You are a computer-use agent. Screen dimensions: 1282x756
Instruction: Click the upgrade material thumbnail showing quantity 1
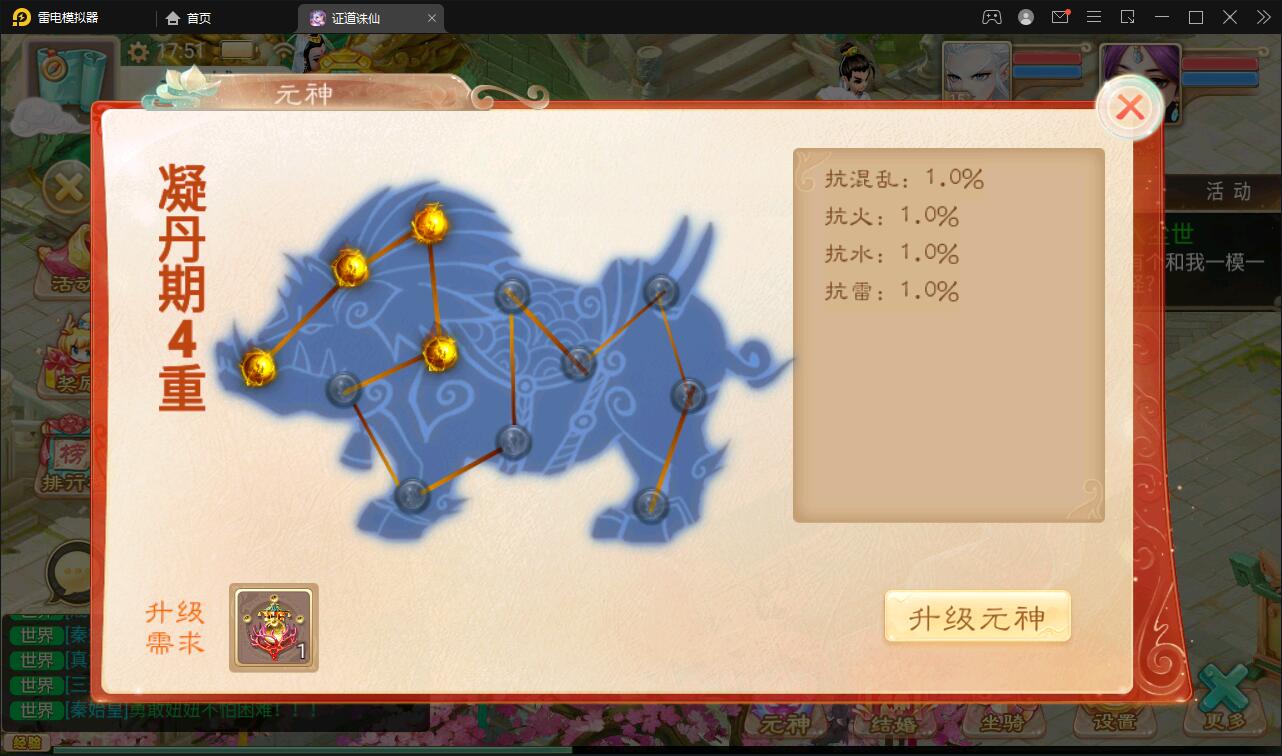(x=273, y=627)
